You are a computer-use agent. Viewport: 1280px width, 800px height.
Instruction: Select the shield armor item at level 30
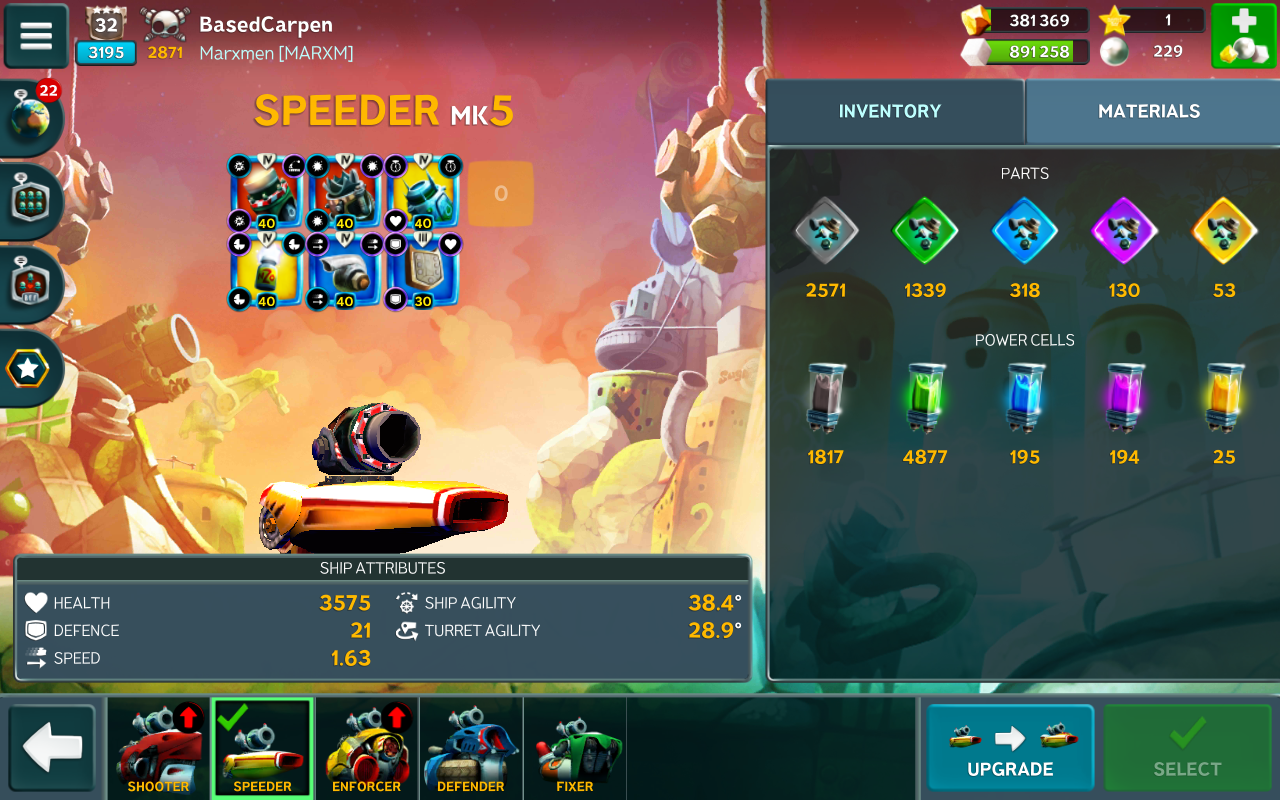point(422,271)
